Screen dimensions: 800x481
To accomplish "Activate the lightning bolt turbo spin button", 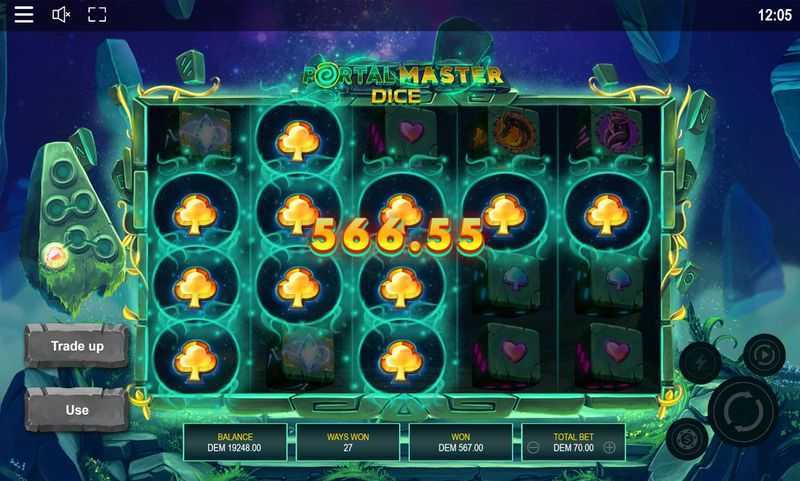I will click(x=699, y=363).
